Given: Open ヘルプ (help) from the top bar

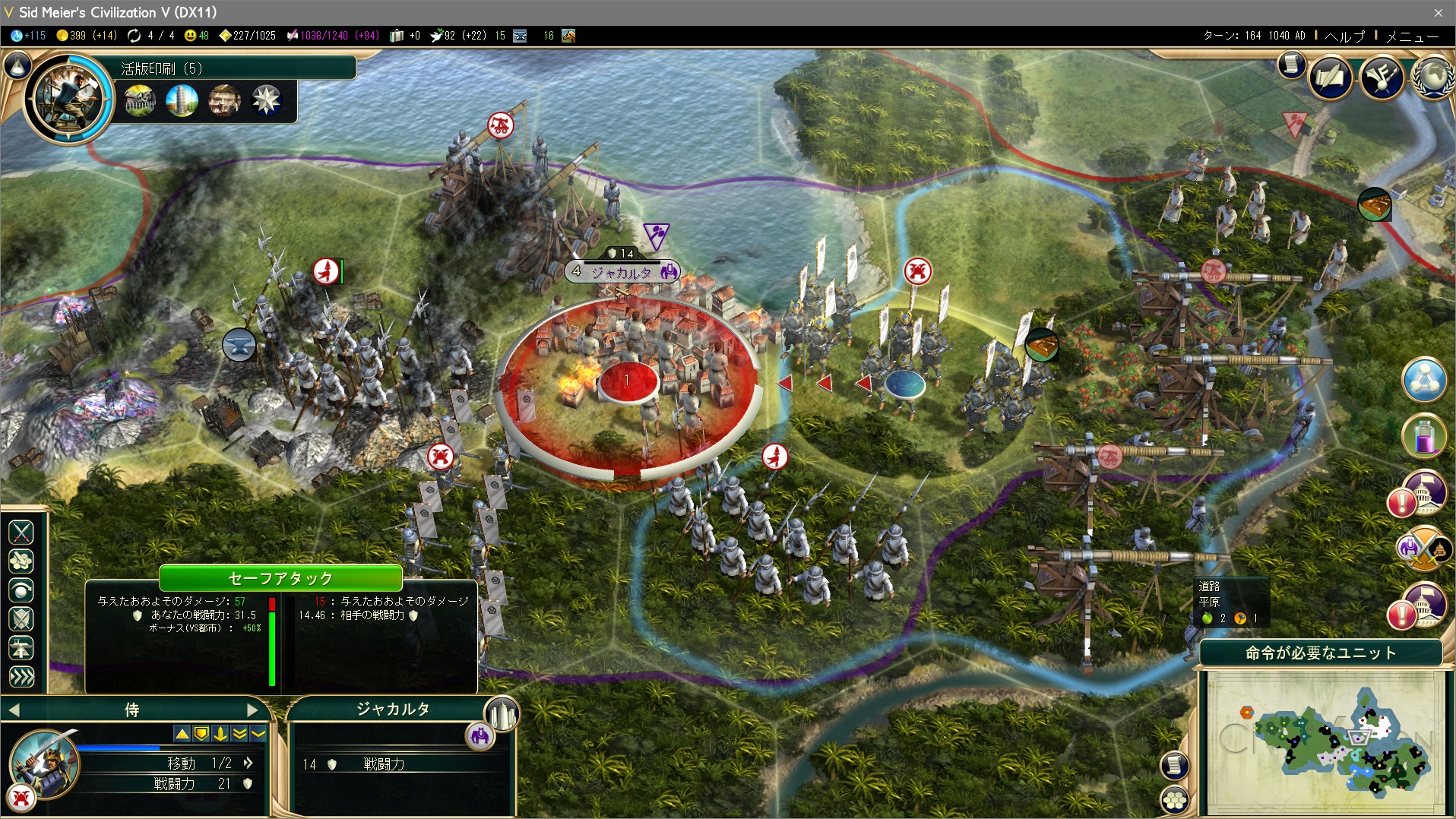Looking at the screenshot, I should [1344, 36].
